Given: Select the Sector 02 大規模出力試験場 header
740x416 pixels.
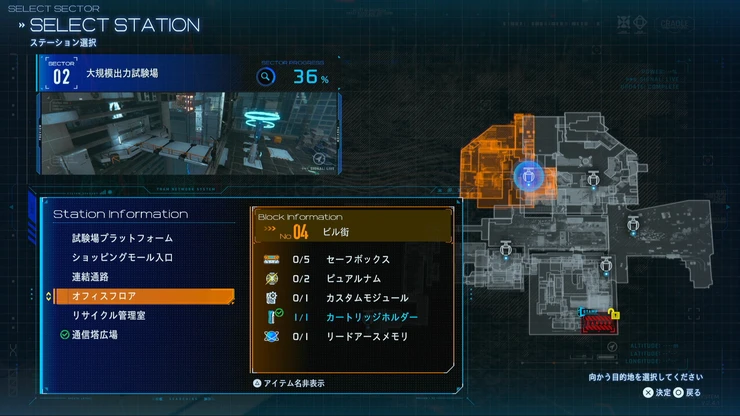Looking at the screenshot, I should pos(120,74).
